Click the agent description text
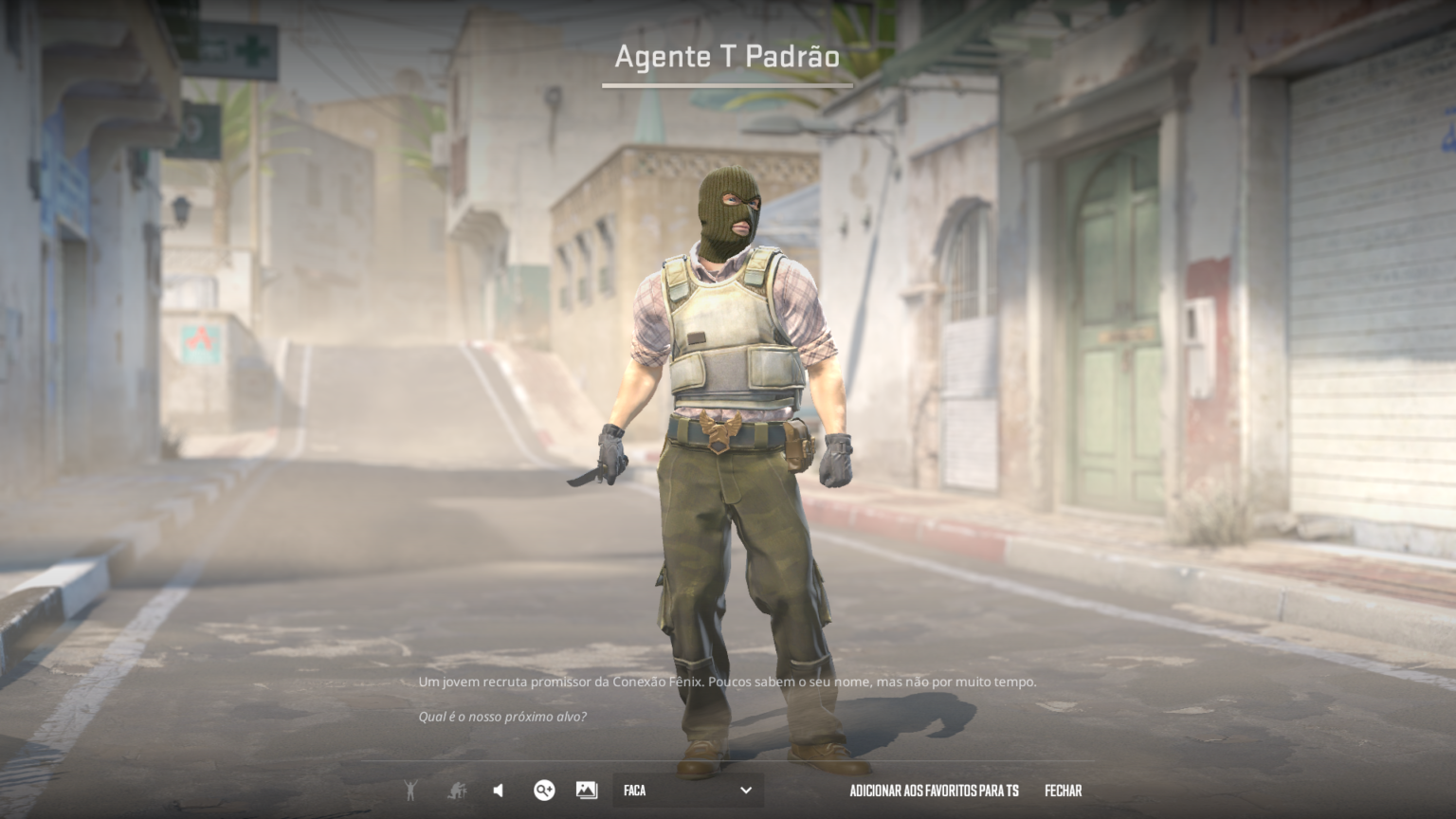Viewport: 1456px width, 819px height. pyautogui.click(x=728, y=682)
